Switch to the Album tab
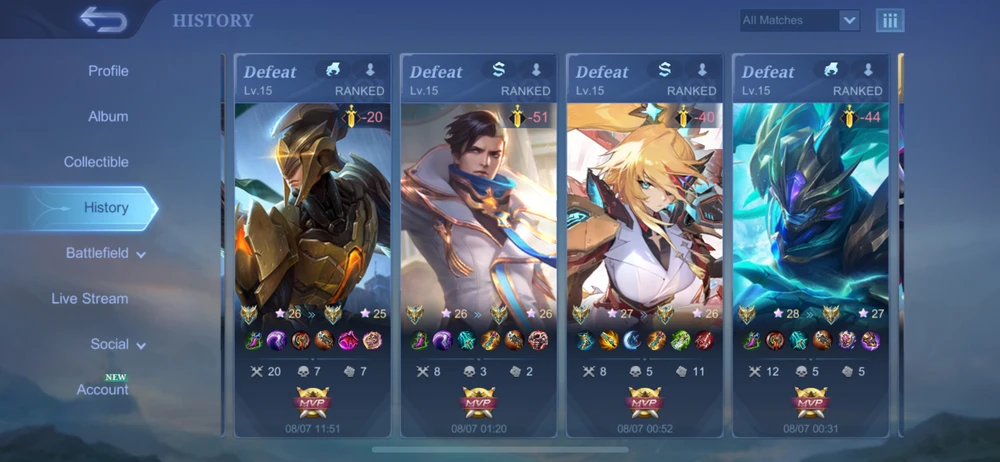 108,116
